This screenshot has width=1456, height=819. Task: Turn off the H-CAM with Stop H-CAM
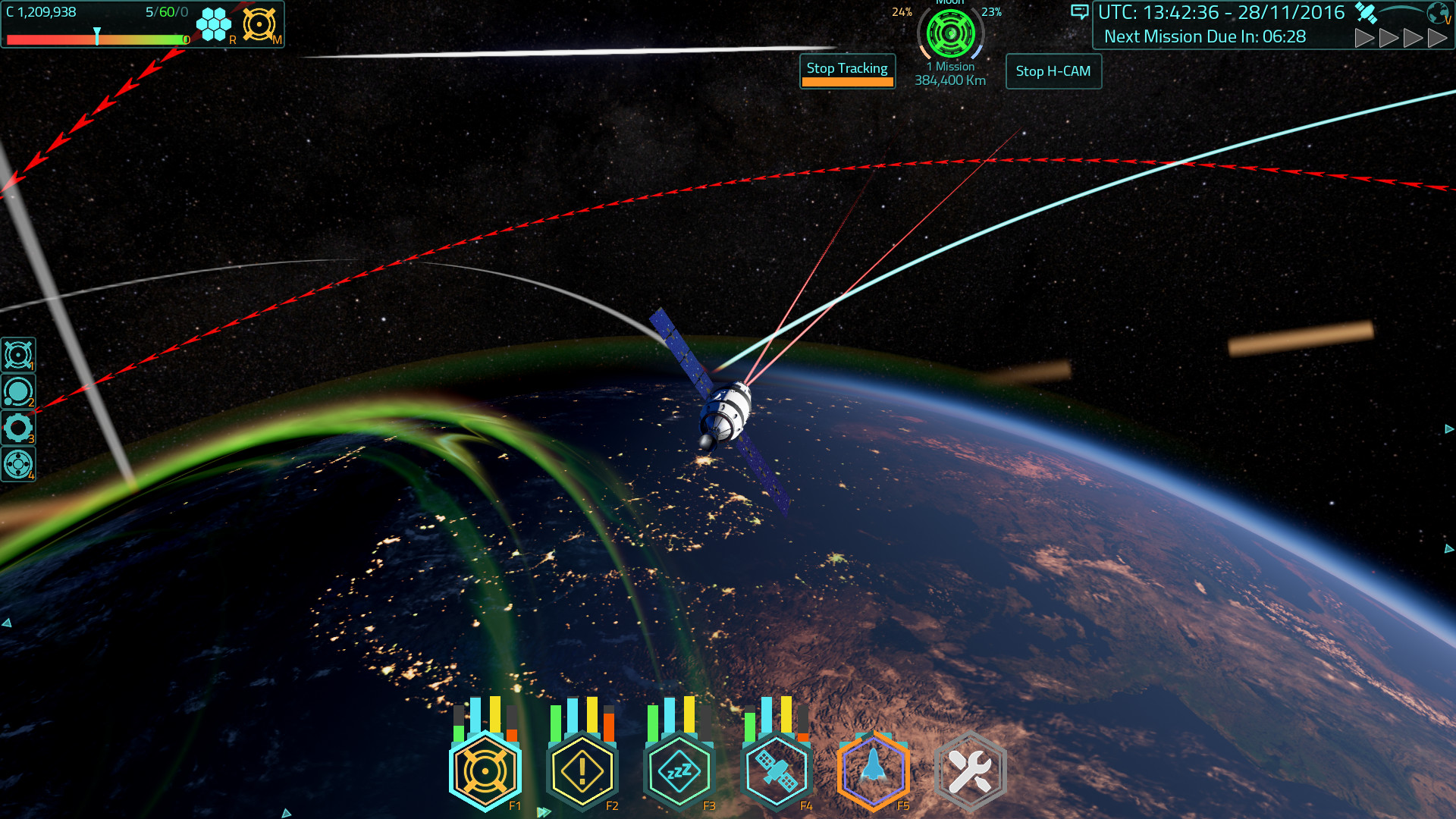[x=1053, y=71]
